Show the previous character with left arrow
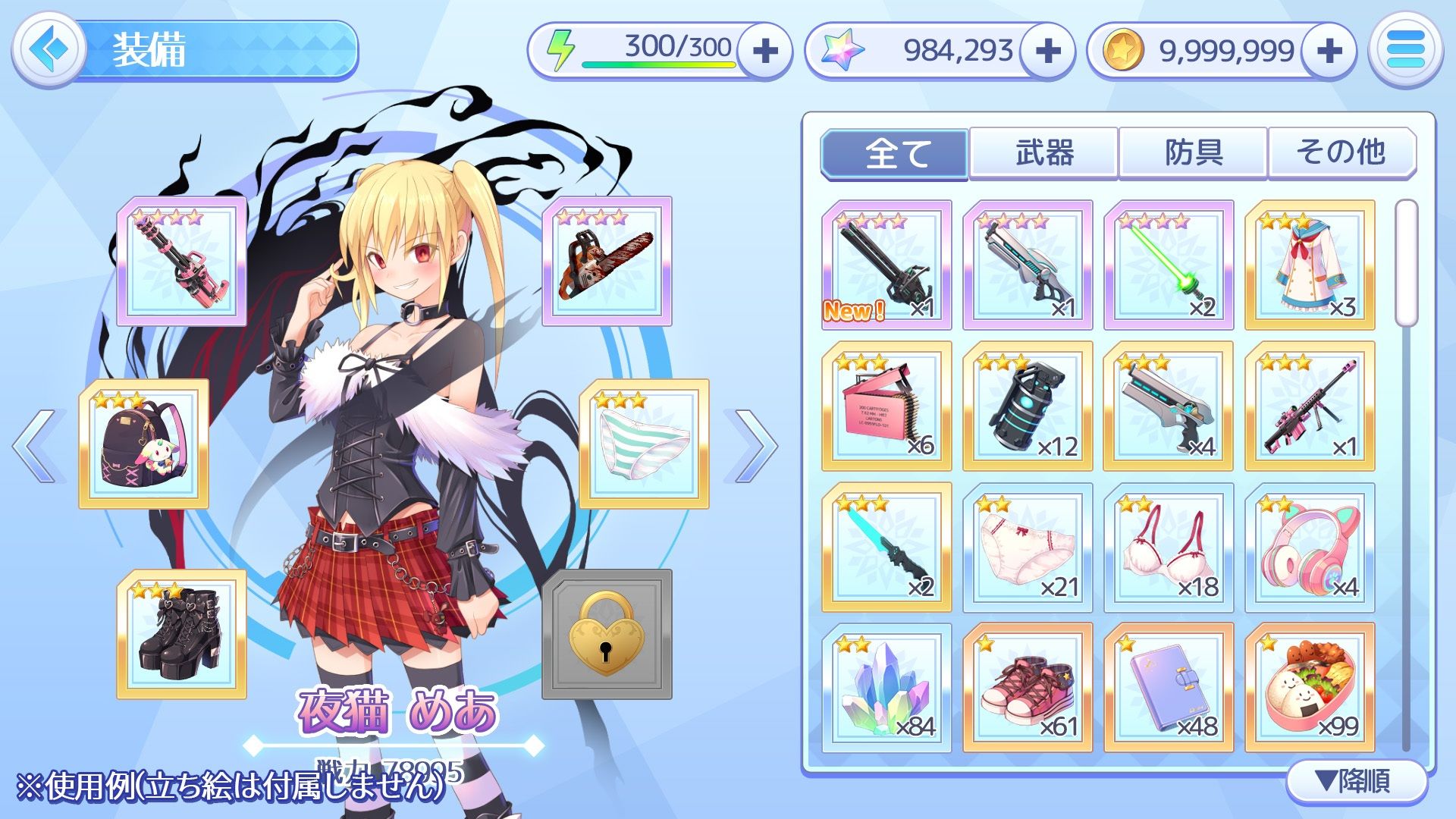1456x819 pixels. (x=36, y=446)
